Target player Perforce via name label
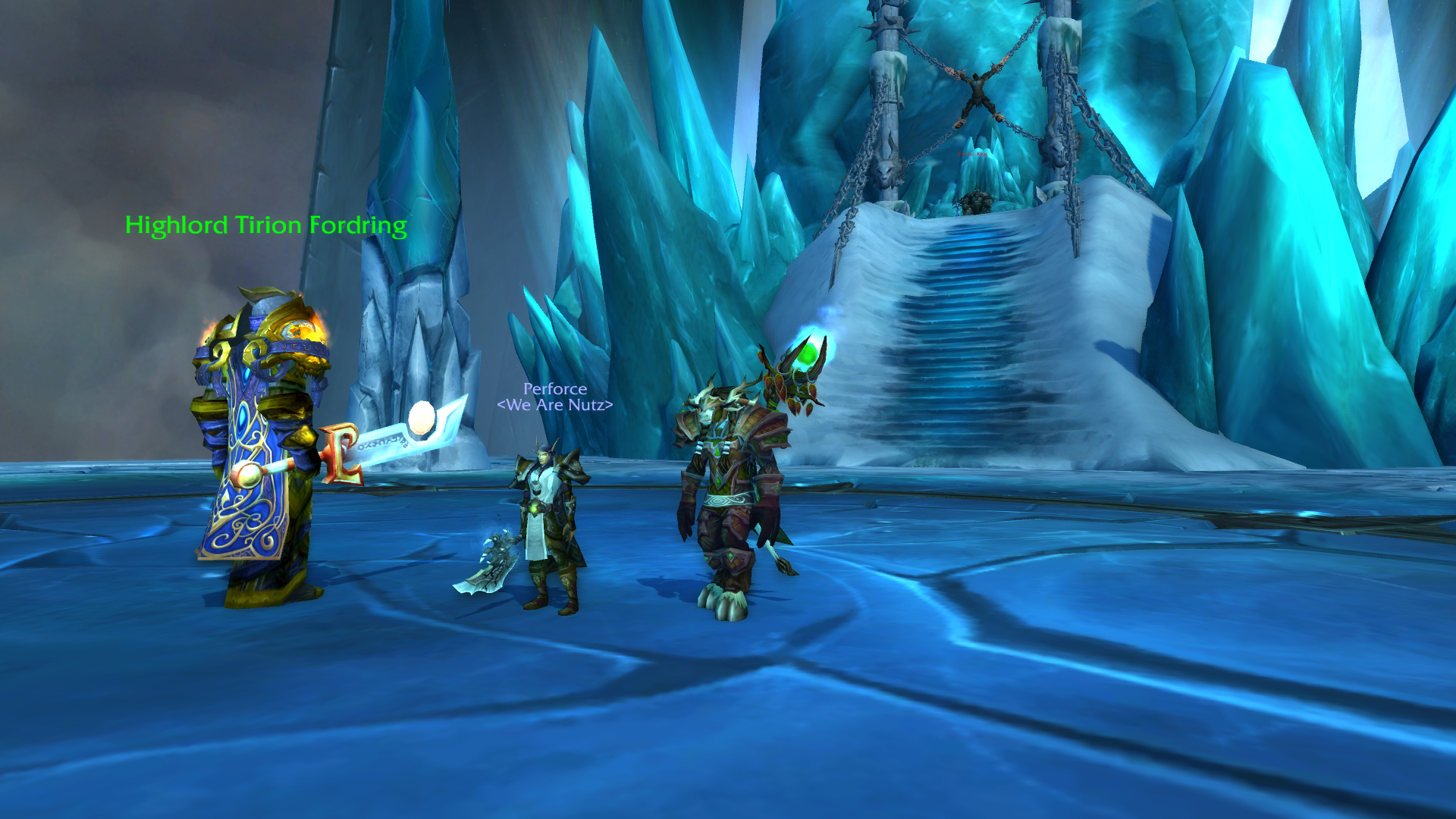1456x819 pixels. (554, 389)
